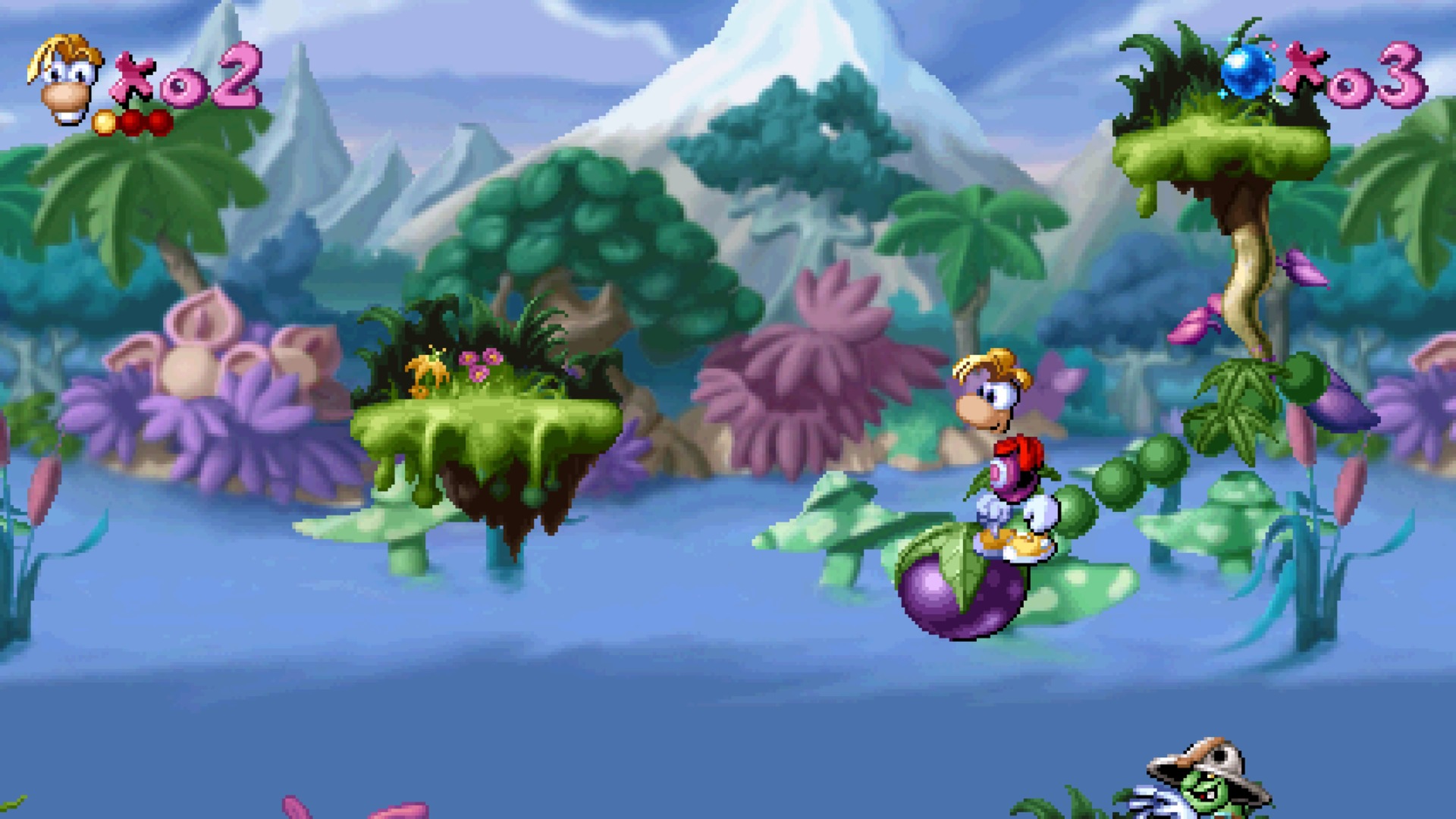The width and height of the screenshot is (1456, 819).
Task: Select the blue Ting gem counter icon
Action: coord(1247,72)
